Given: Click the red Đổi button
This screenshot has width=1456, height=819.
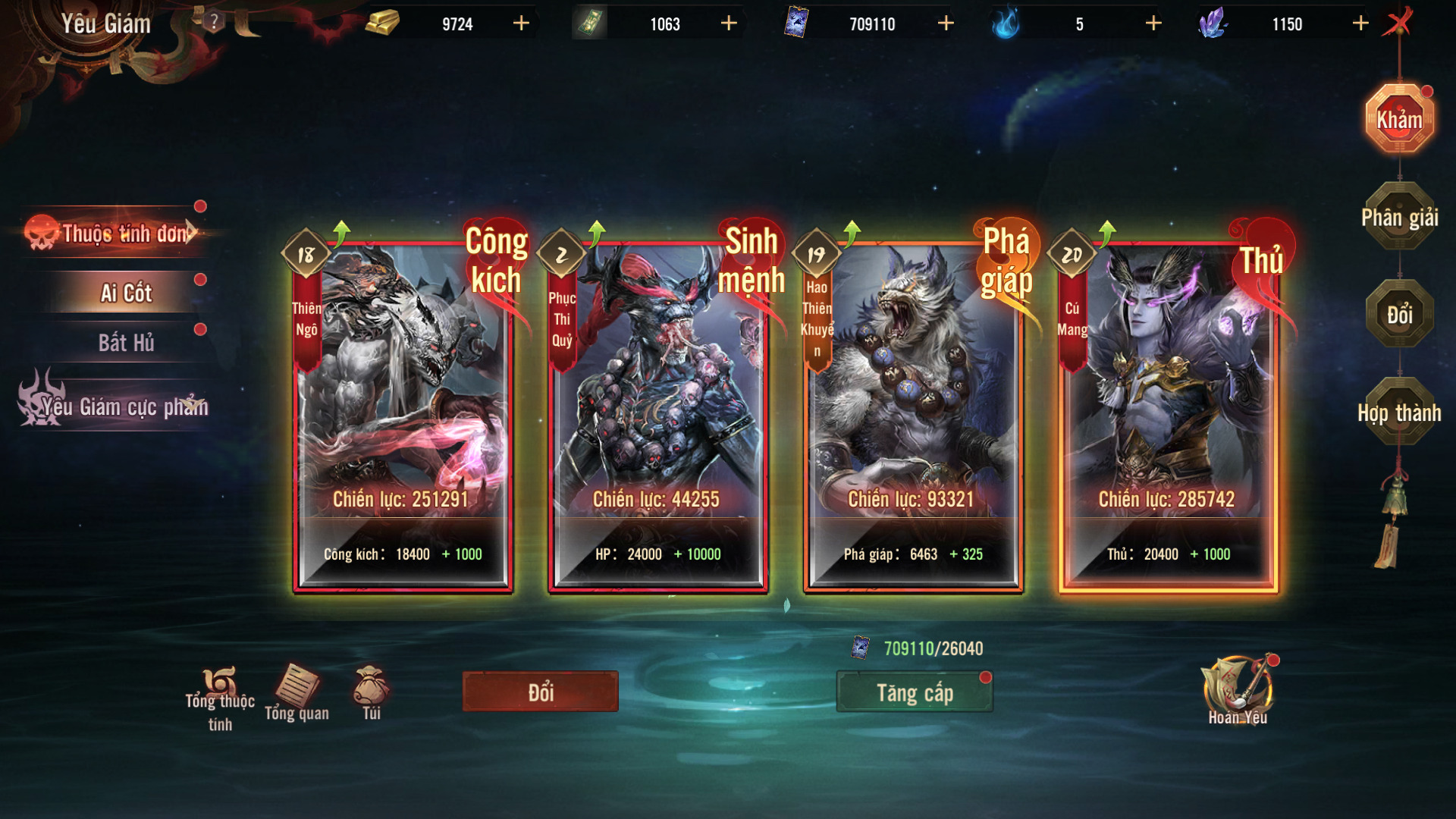Looking at the screenshot, I should [540, 692].
